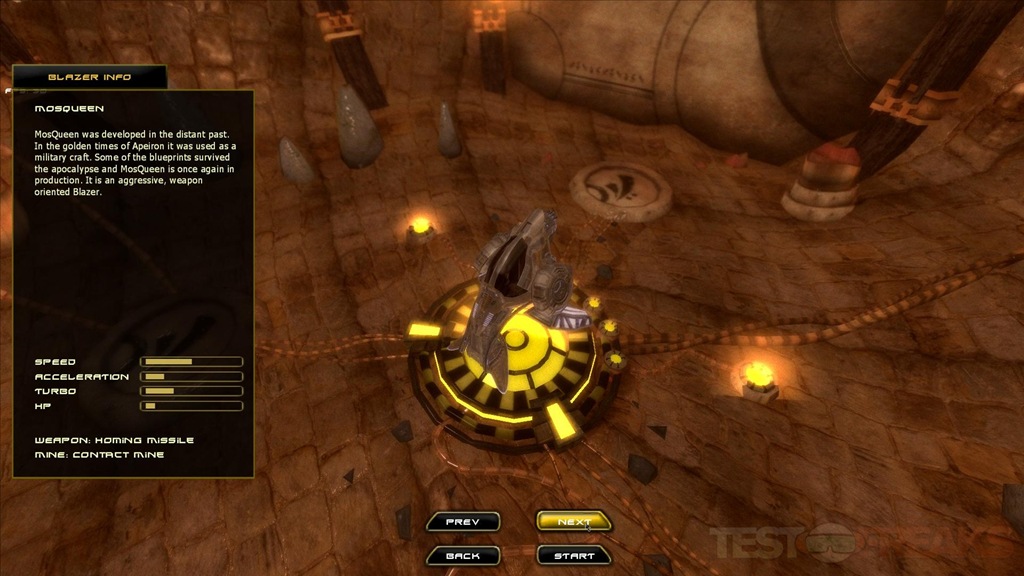This screenshot has height=576, width=1024.
Task: Select the Blazer Info tab header
Action: [89, 77]
